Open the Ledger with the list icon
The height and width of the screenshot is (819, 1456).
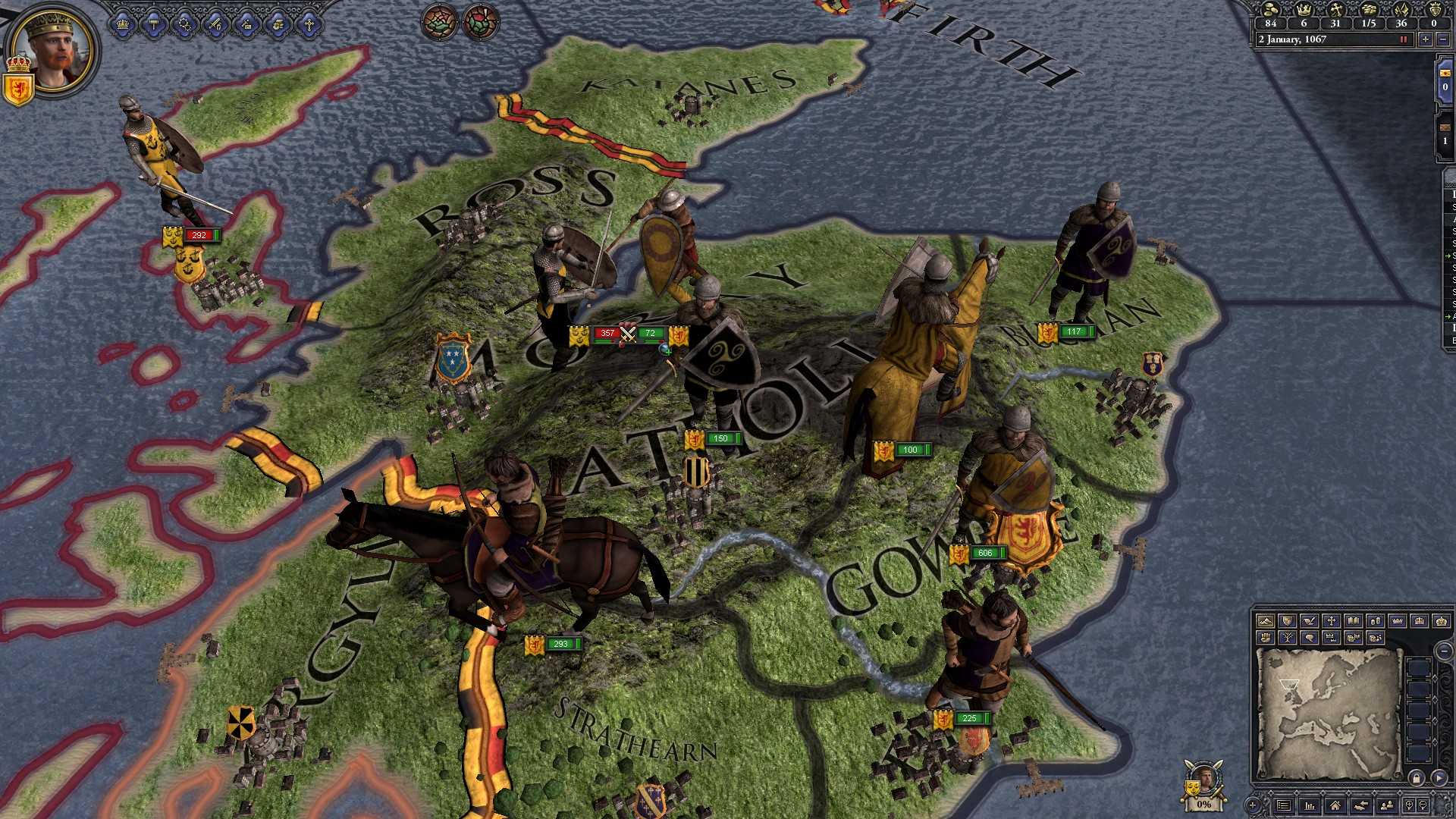coord(1284,806)
